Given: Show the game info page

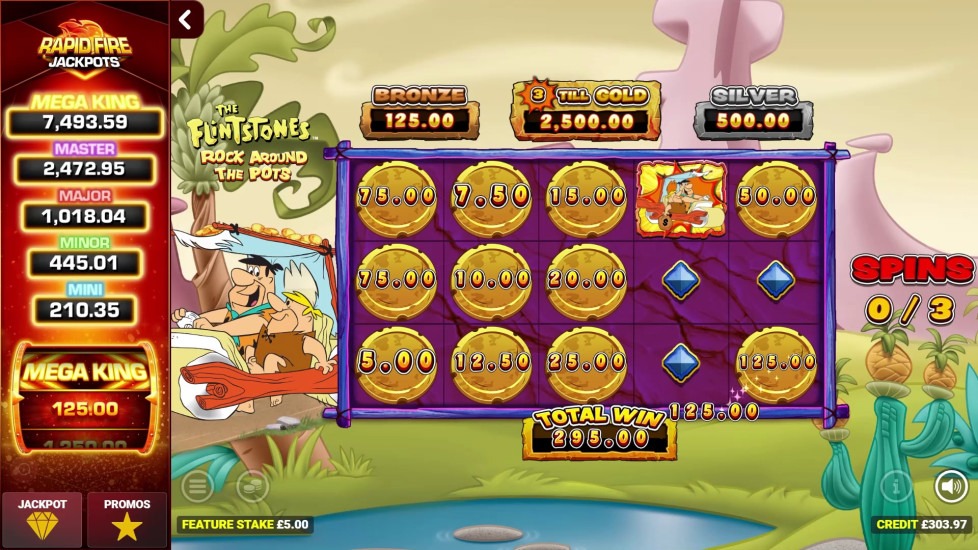Looking at the screenshot, I should coord(896,486).
